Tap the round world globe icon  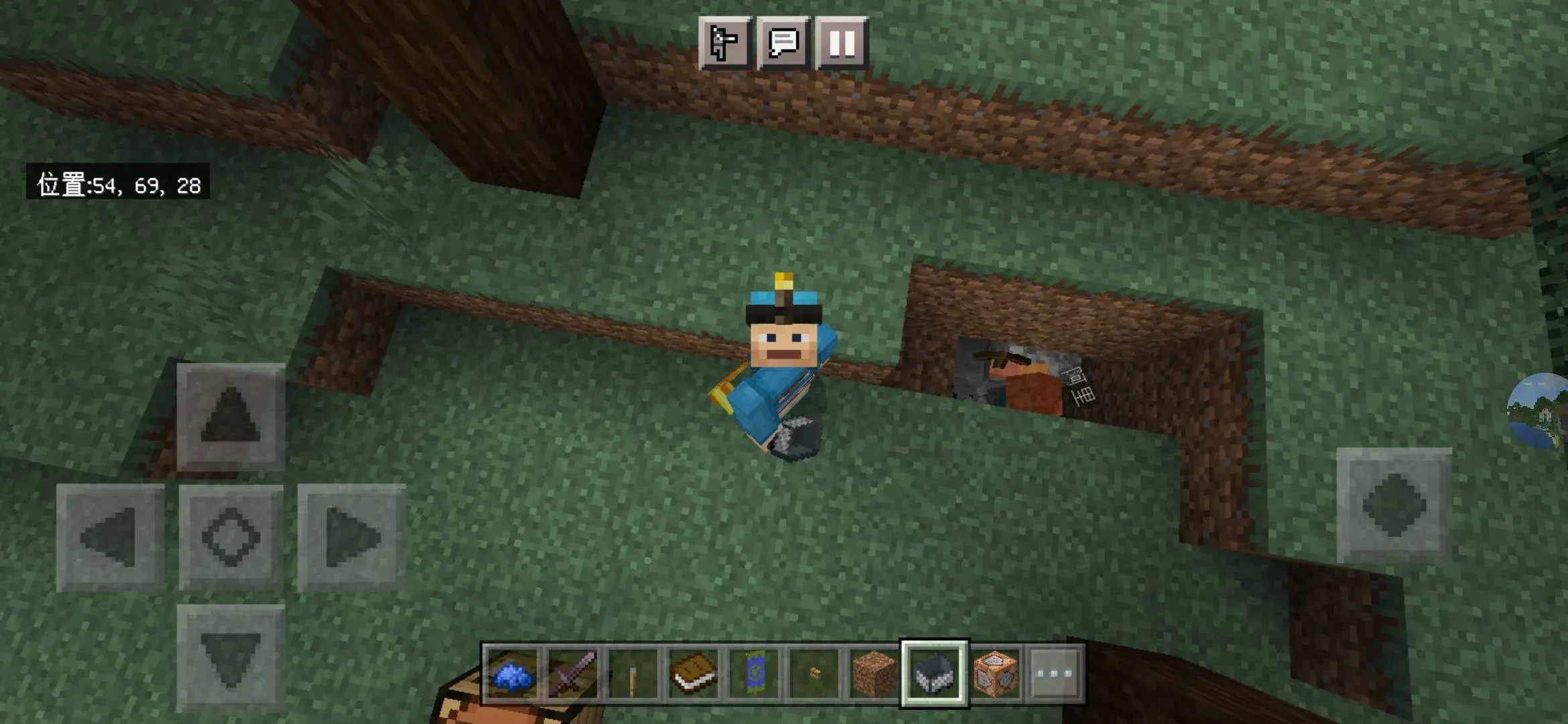point(1540,410)
